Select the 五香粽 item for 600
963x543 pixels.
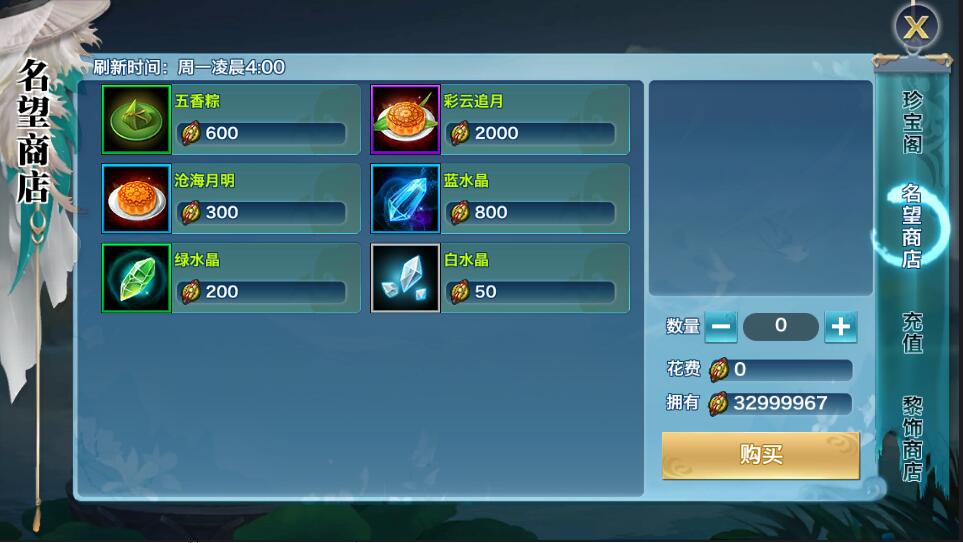click(x=231, y=120)
